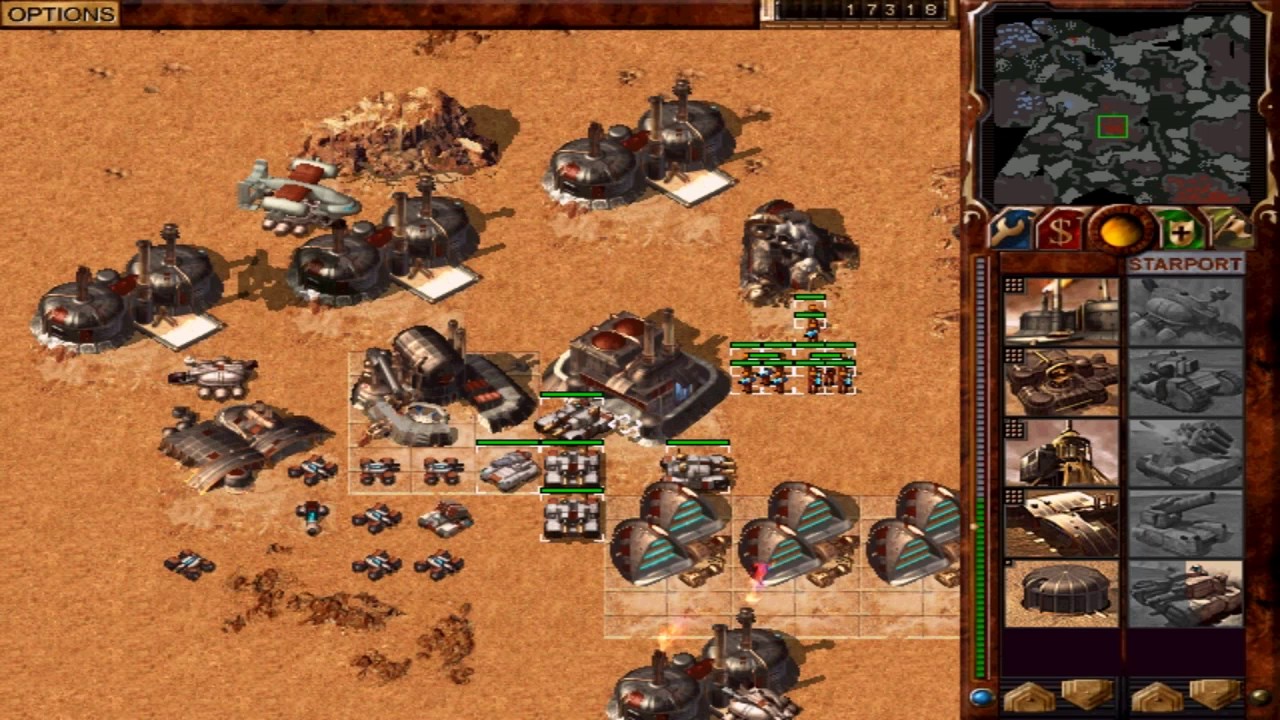Screen dimensions: 1280x720
Task: Queue the colored tank unit at bottom
Action: coord(1185,594)
